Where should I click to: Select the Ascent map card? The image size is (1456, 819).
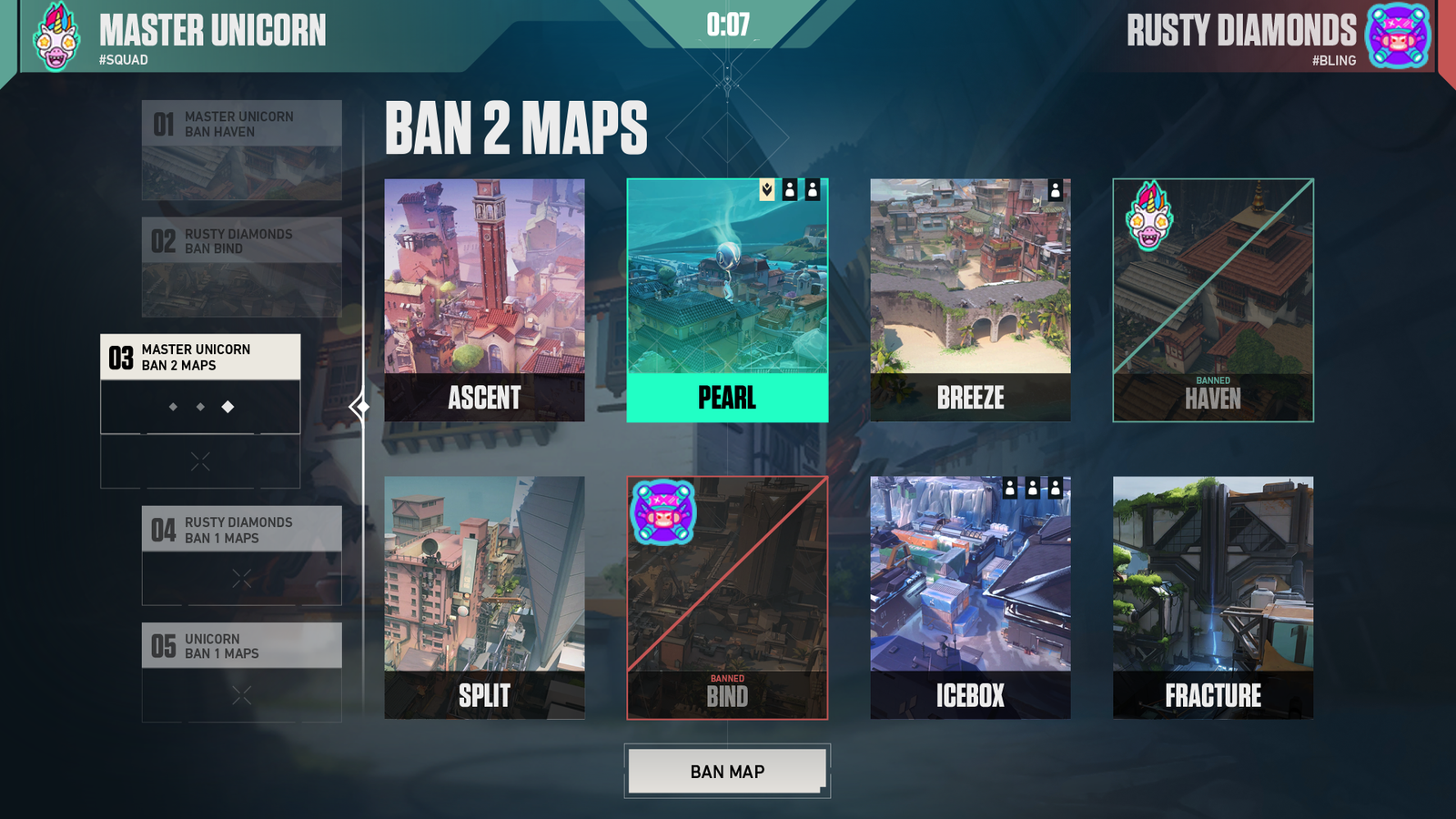[484, 300]
